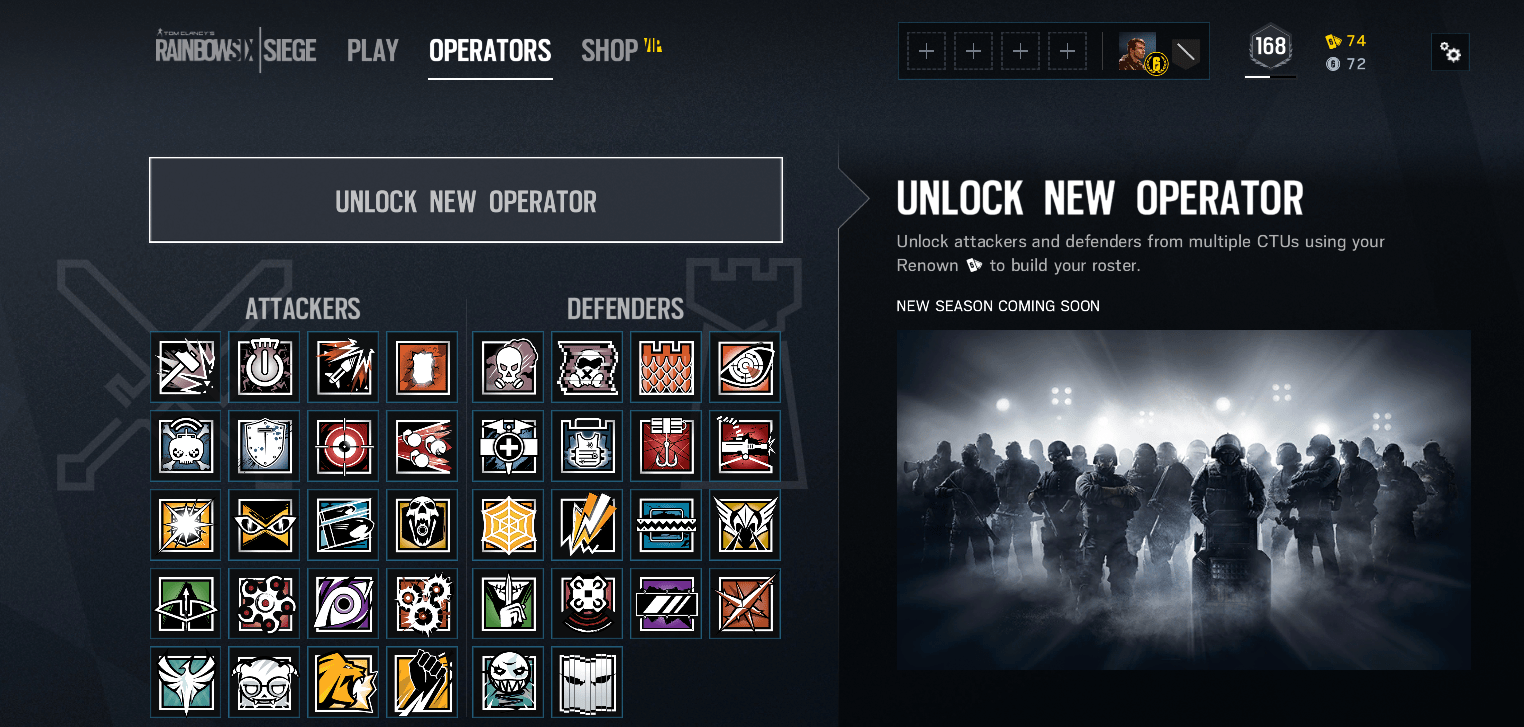
Task: Select Fuze's cluster charge icon
Action: [x=422, y=445]
